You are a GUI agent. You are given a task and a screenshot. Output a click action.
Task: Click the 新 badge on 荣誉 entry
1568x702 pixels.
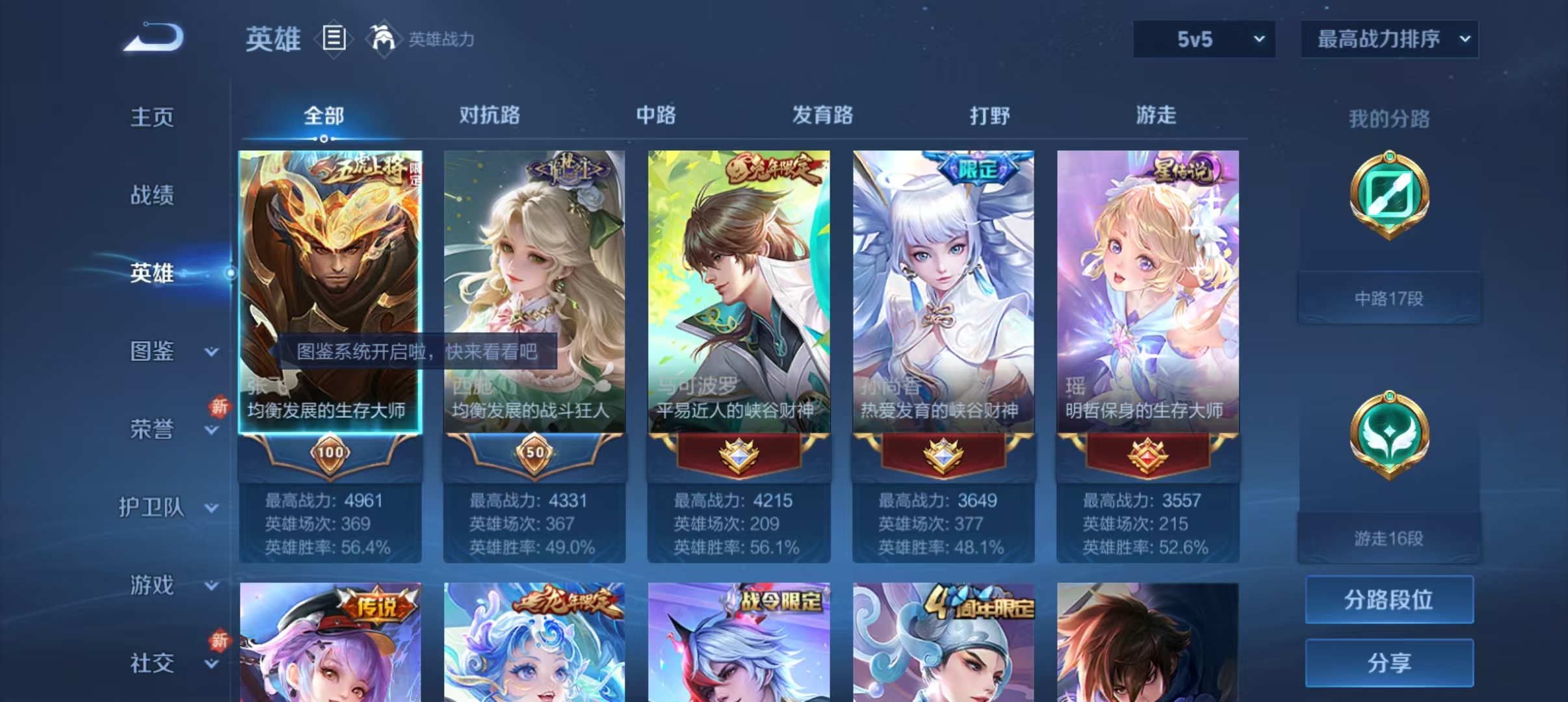(220, 406)
